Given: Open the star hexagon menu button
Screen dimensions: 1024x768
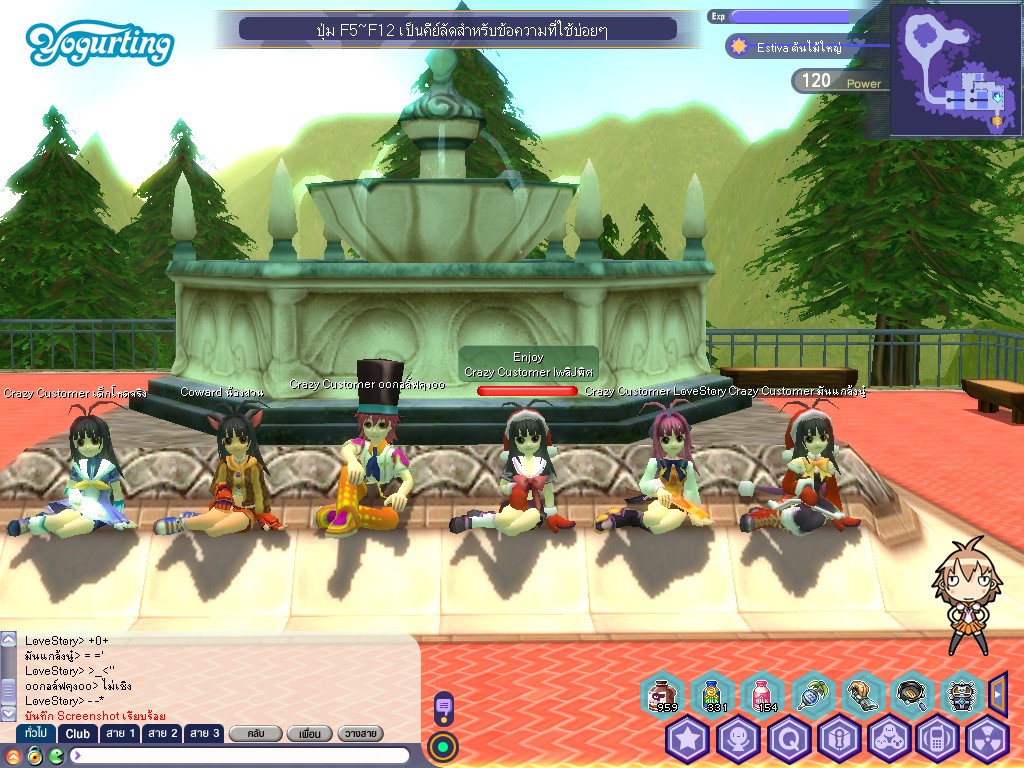Looking at the screenshot, I should pyautogui.click(x=688, y=740).
